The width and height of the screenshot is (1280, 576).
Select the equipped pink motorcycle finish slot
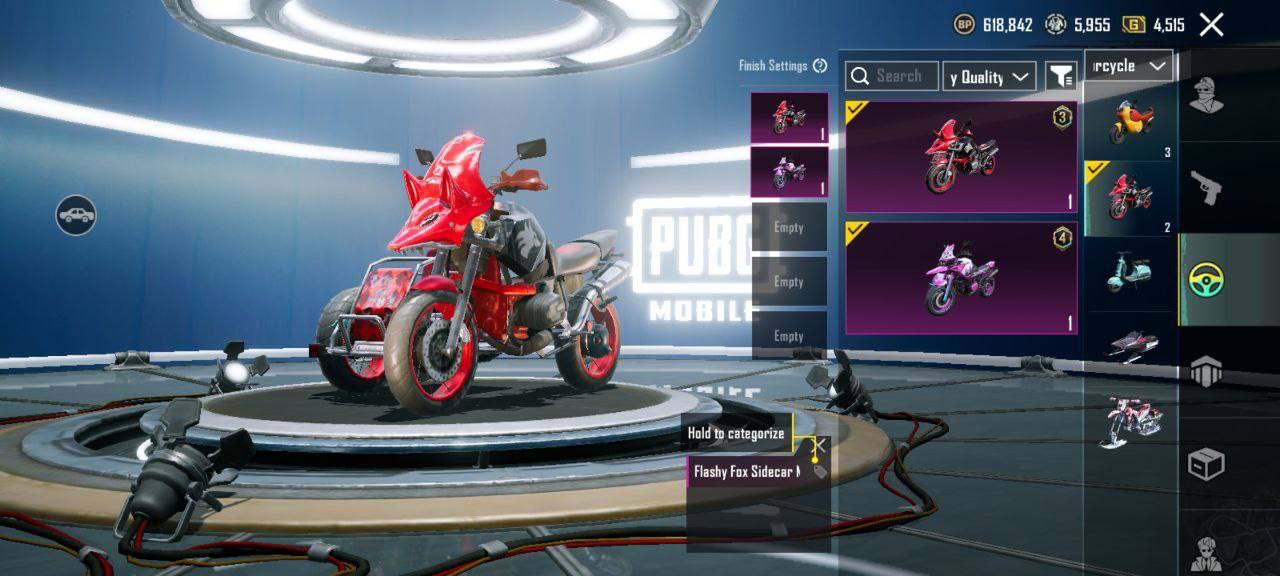[x=789, y=172]
